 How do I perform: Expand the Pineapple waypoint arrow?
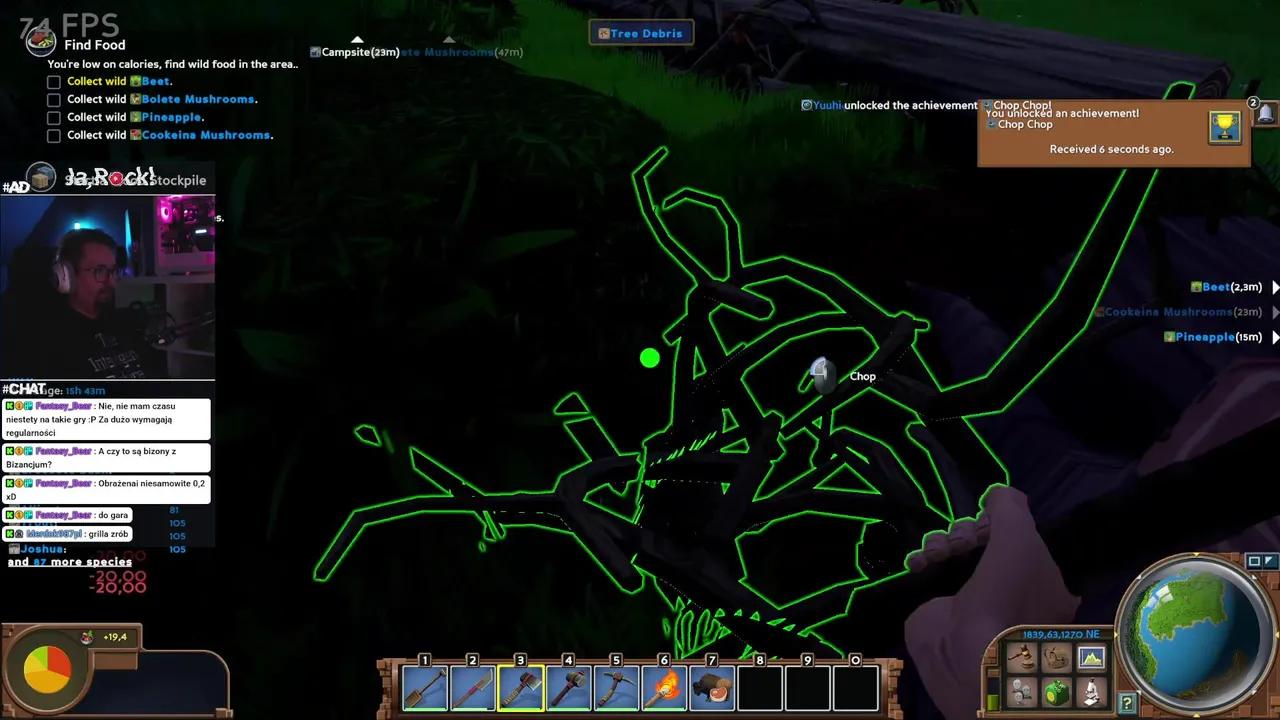[x=1274, y=337]
